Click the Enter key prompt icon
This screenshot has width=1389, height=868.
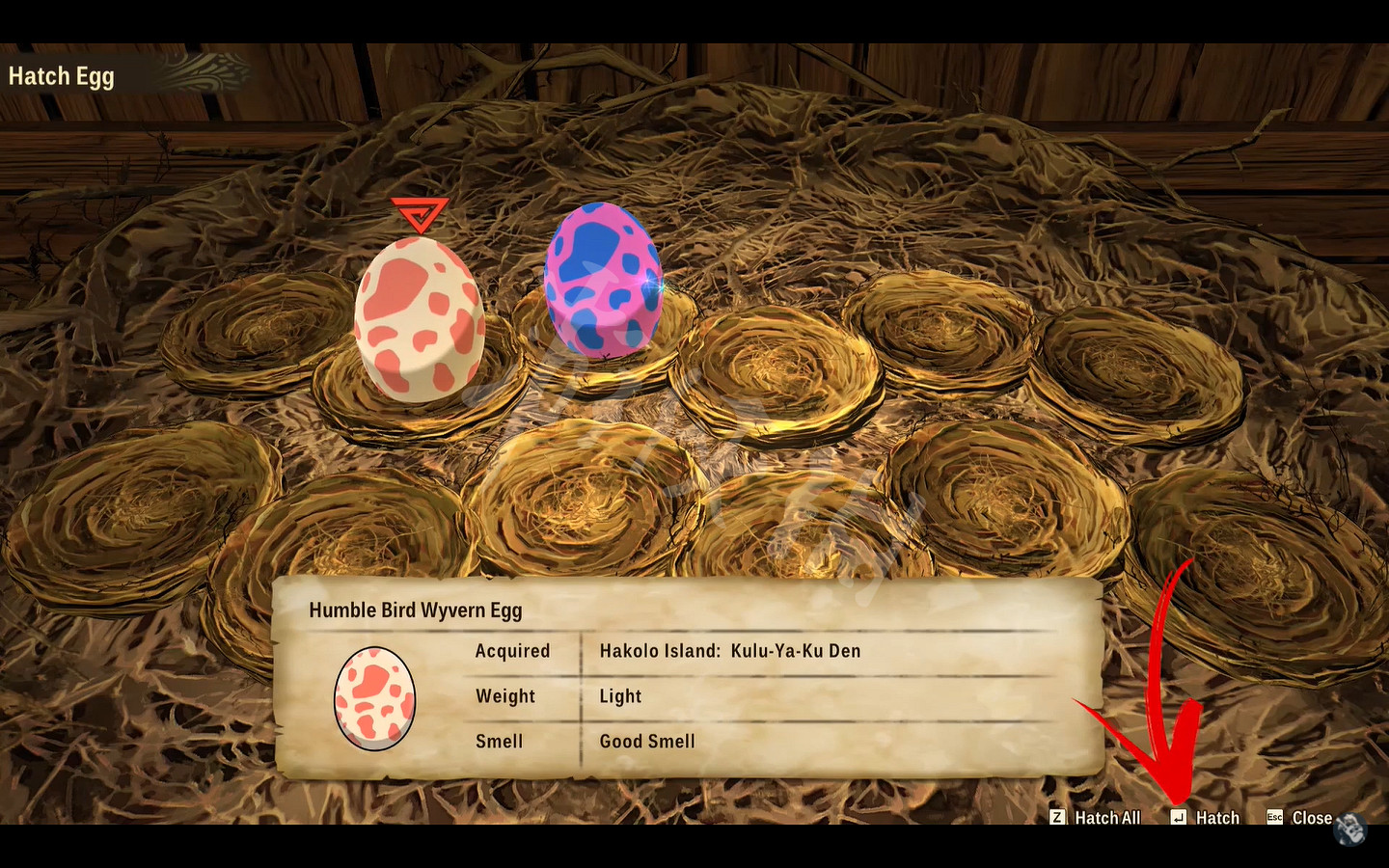click(x=1179, y=817)
